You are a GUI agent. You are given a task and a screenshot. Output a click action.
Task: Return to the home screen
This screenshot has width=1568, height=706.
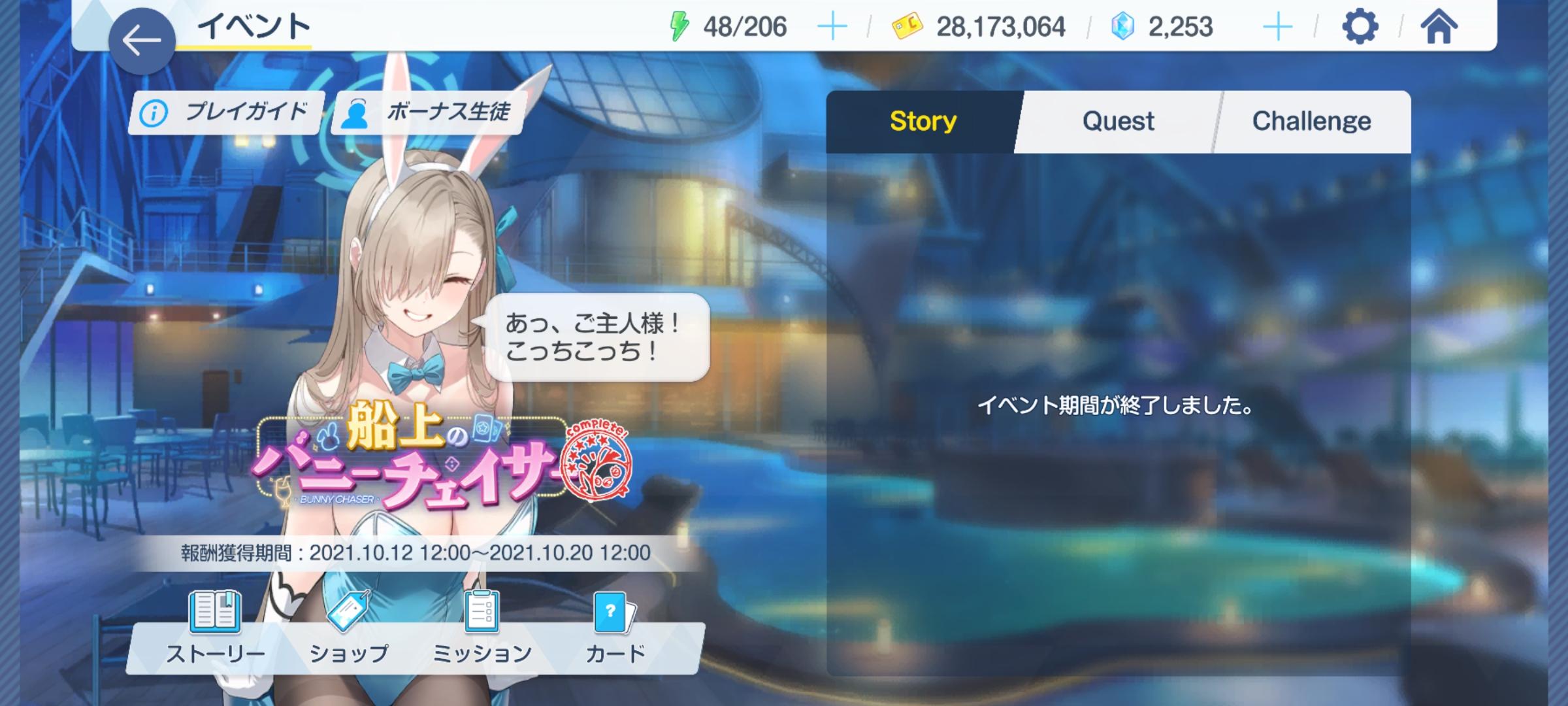(1439, 27)
